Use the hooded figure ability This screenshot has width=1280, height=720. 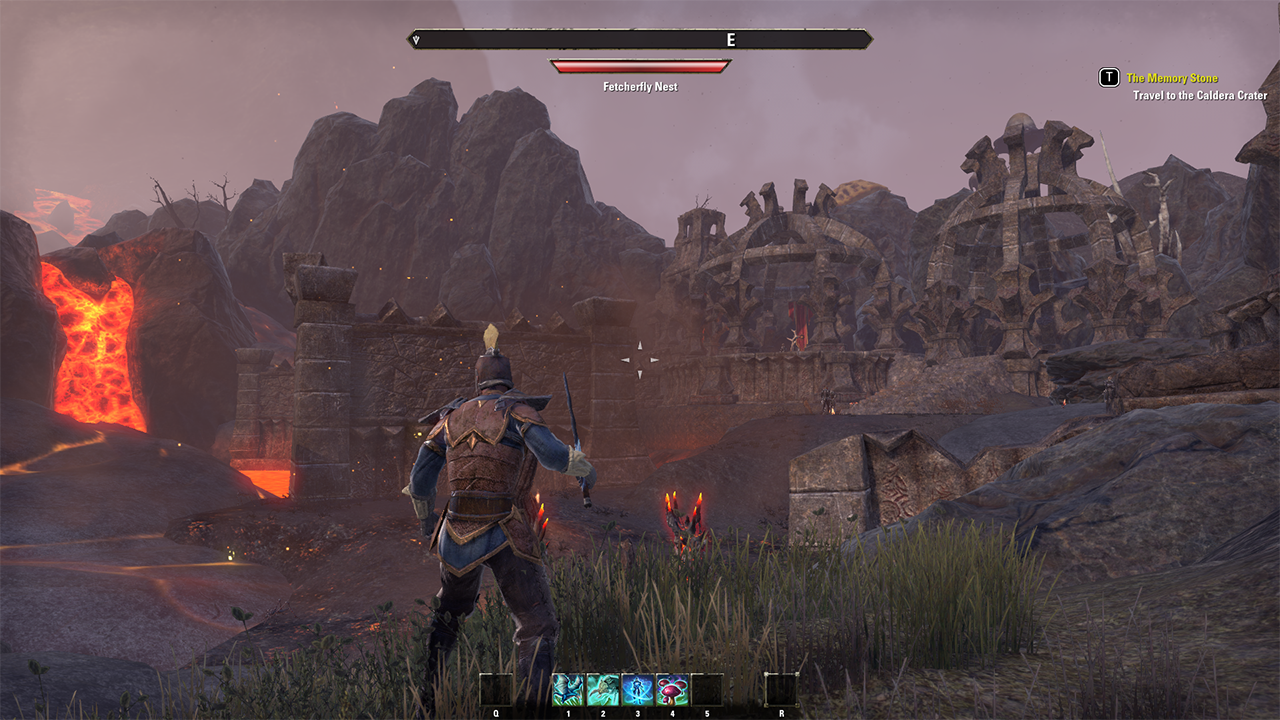coord(603,689)
